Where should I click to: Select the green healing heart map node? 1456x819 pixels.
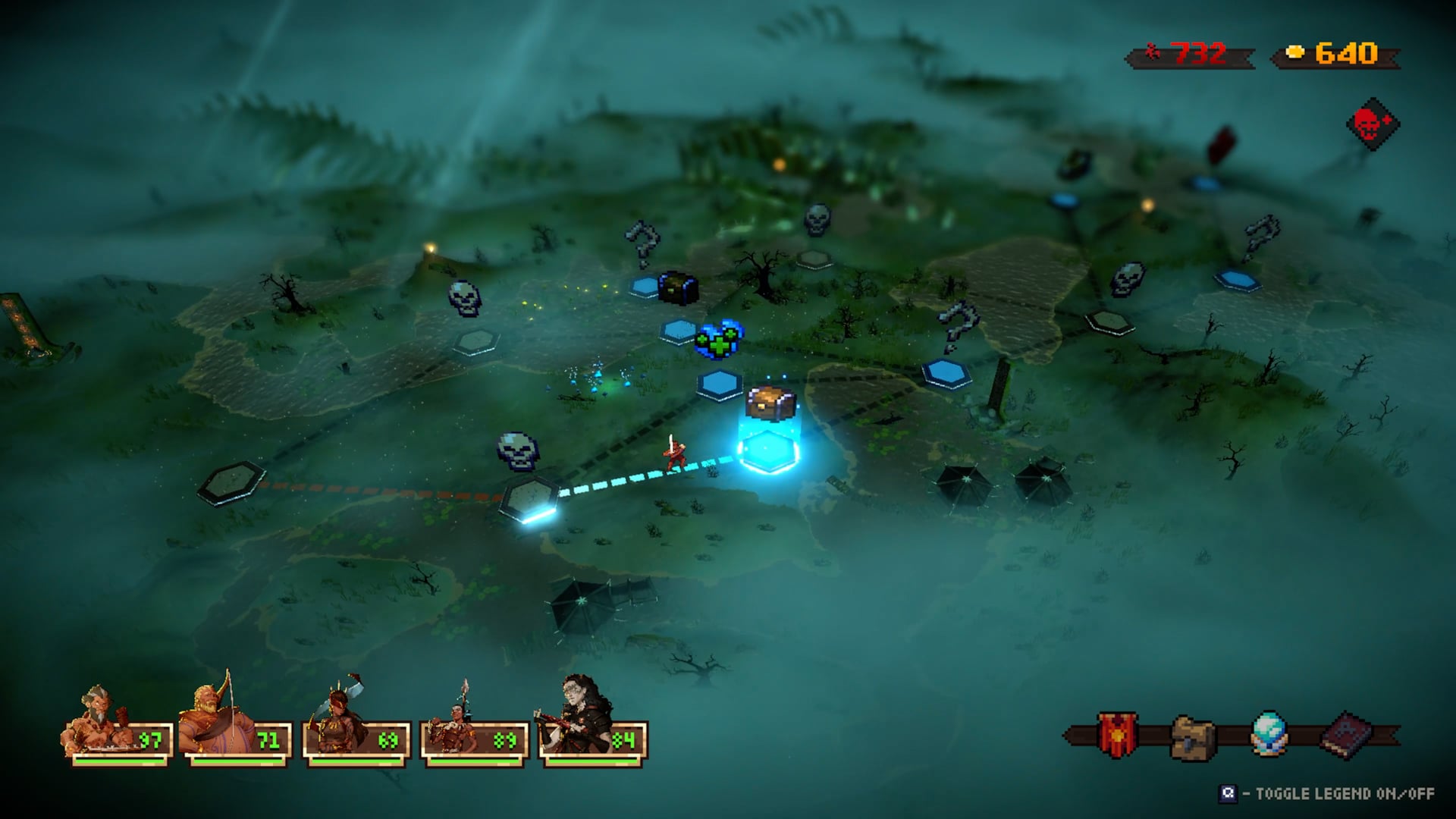tap(719, 340)
